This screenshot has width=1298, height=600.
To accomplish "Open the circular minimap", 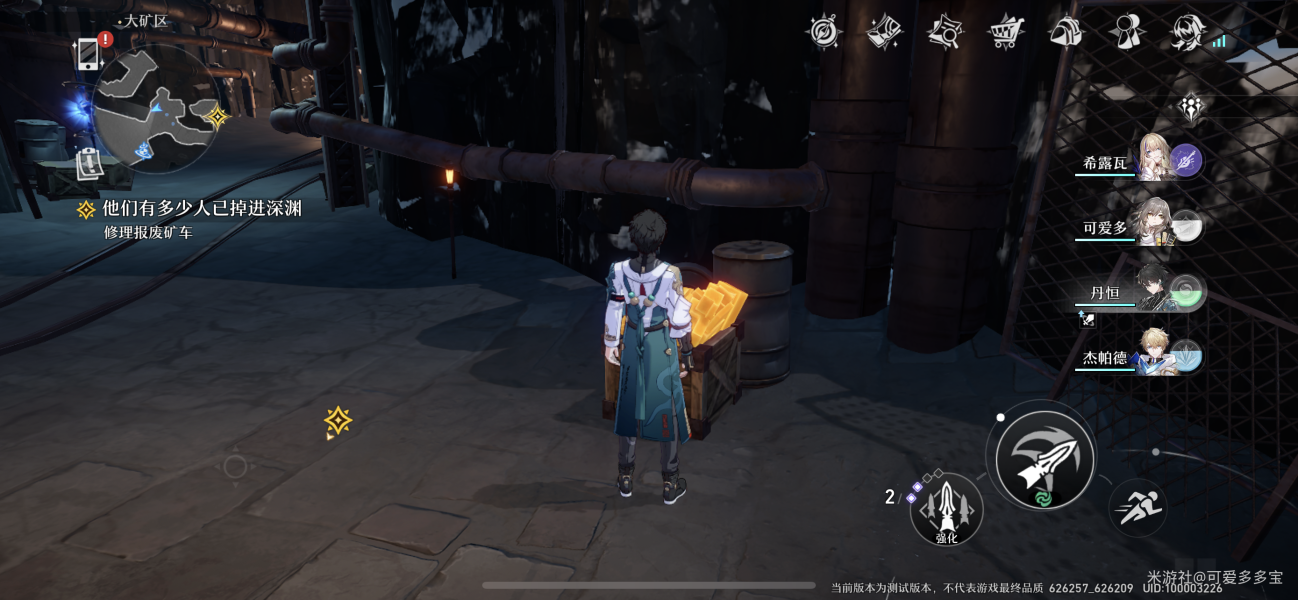I will coord(155,108).
